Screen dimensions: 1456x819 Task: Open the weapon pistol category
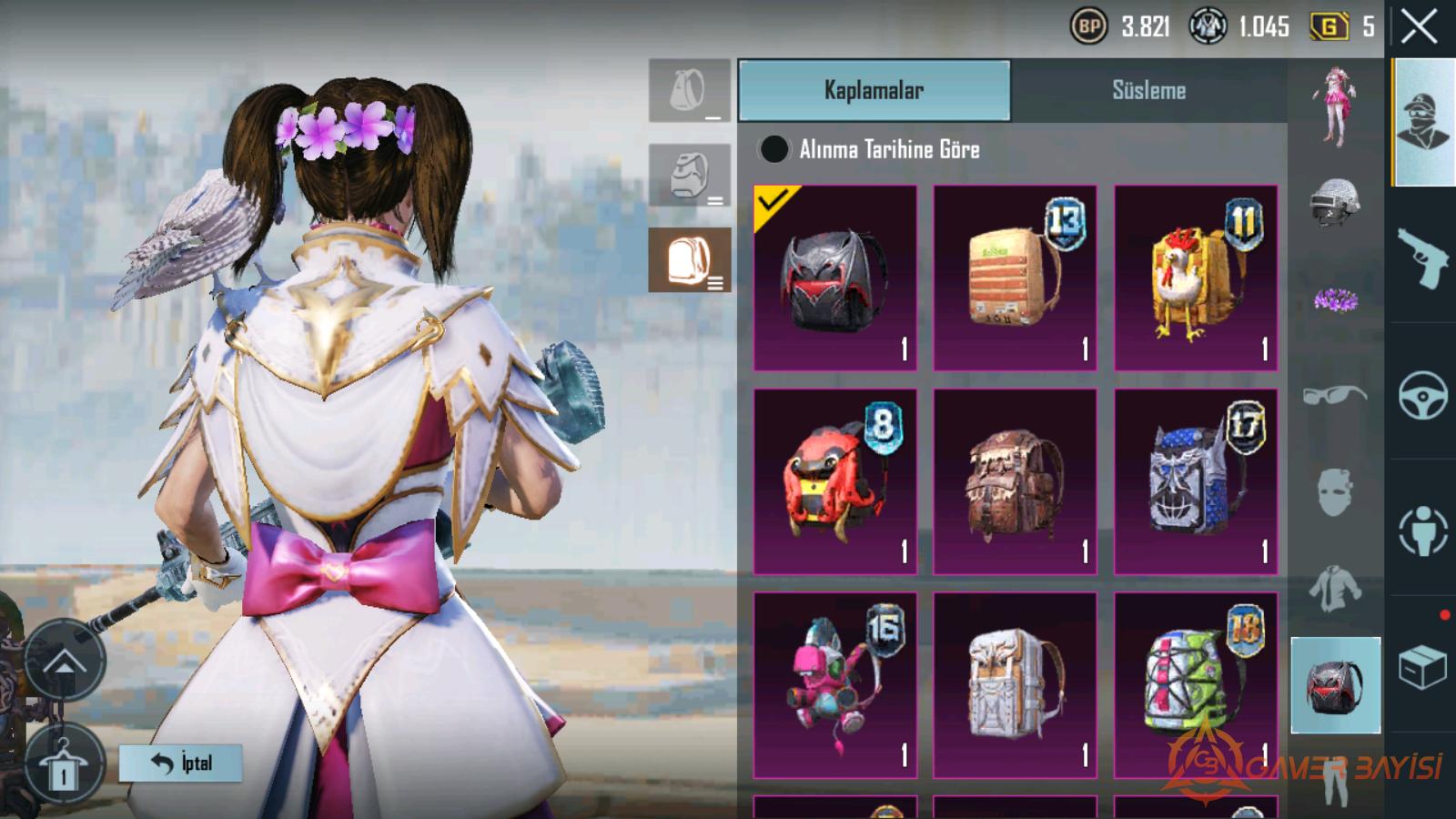click(1422, 256)
